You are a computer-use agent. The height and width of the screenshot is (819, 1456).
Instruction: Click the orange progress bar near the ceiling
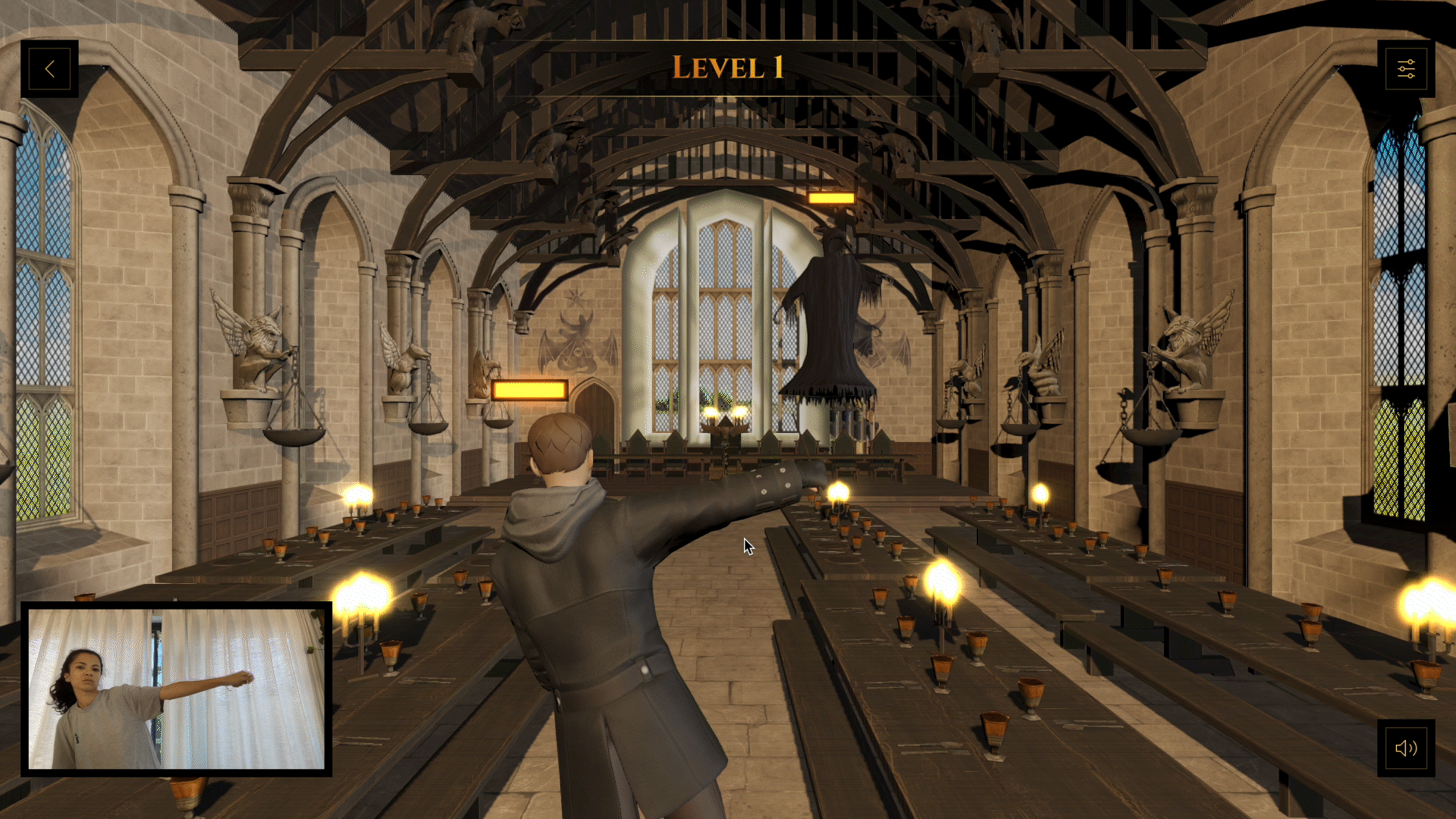[x=832, y=198]
